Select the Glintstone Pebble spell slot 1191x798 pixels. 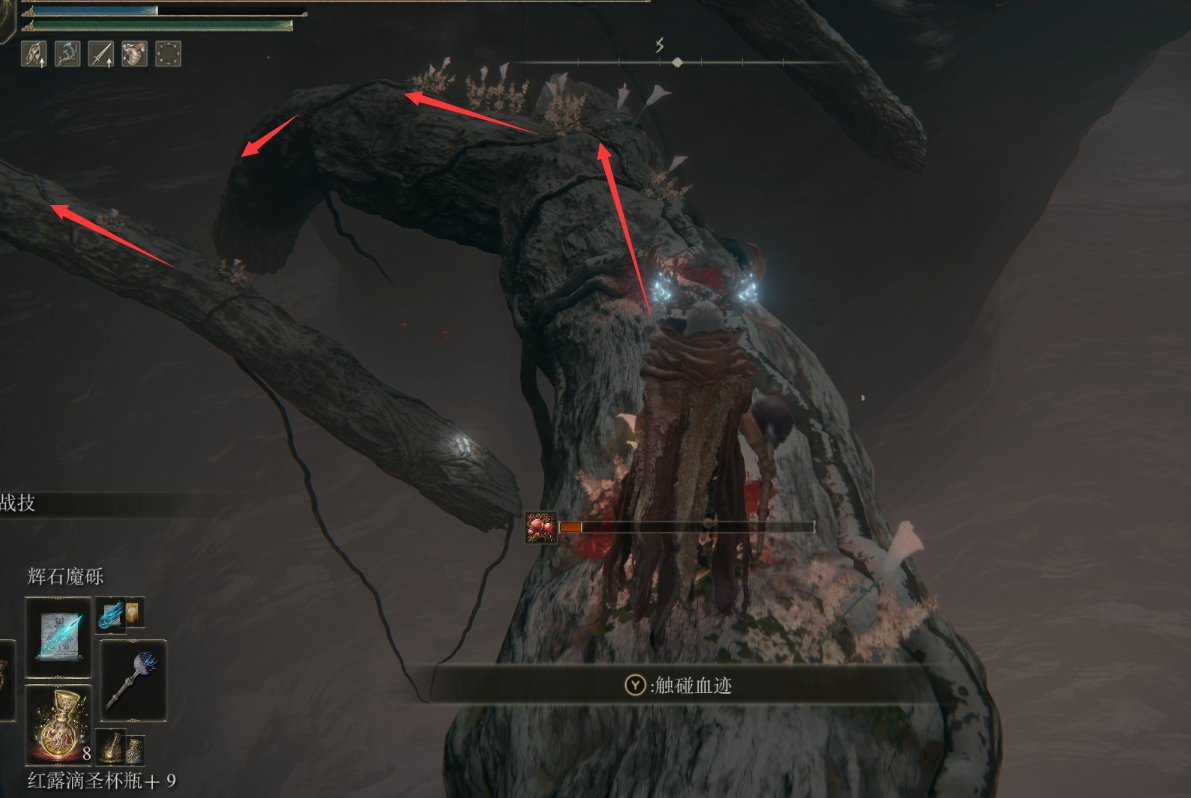[x=58, y=630]
